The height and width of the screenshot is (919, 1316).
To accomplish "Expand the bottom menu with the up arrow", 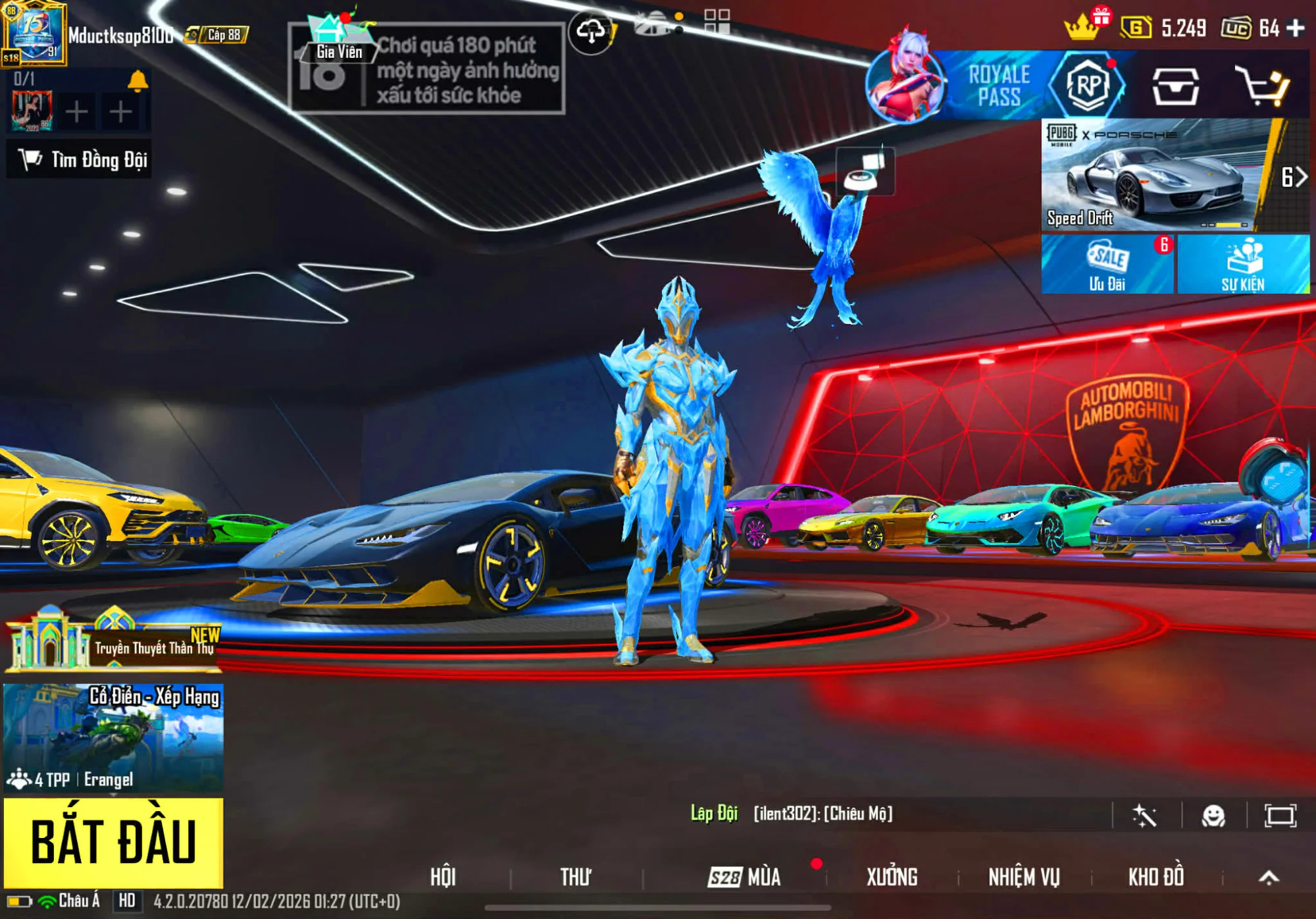I will 1269,877.
